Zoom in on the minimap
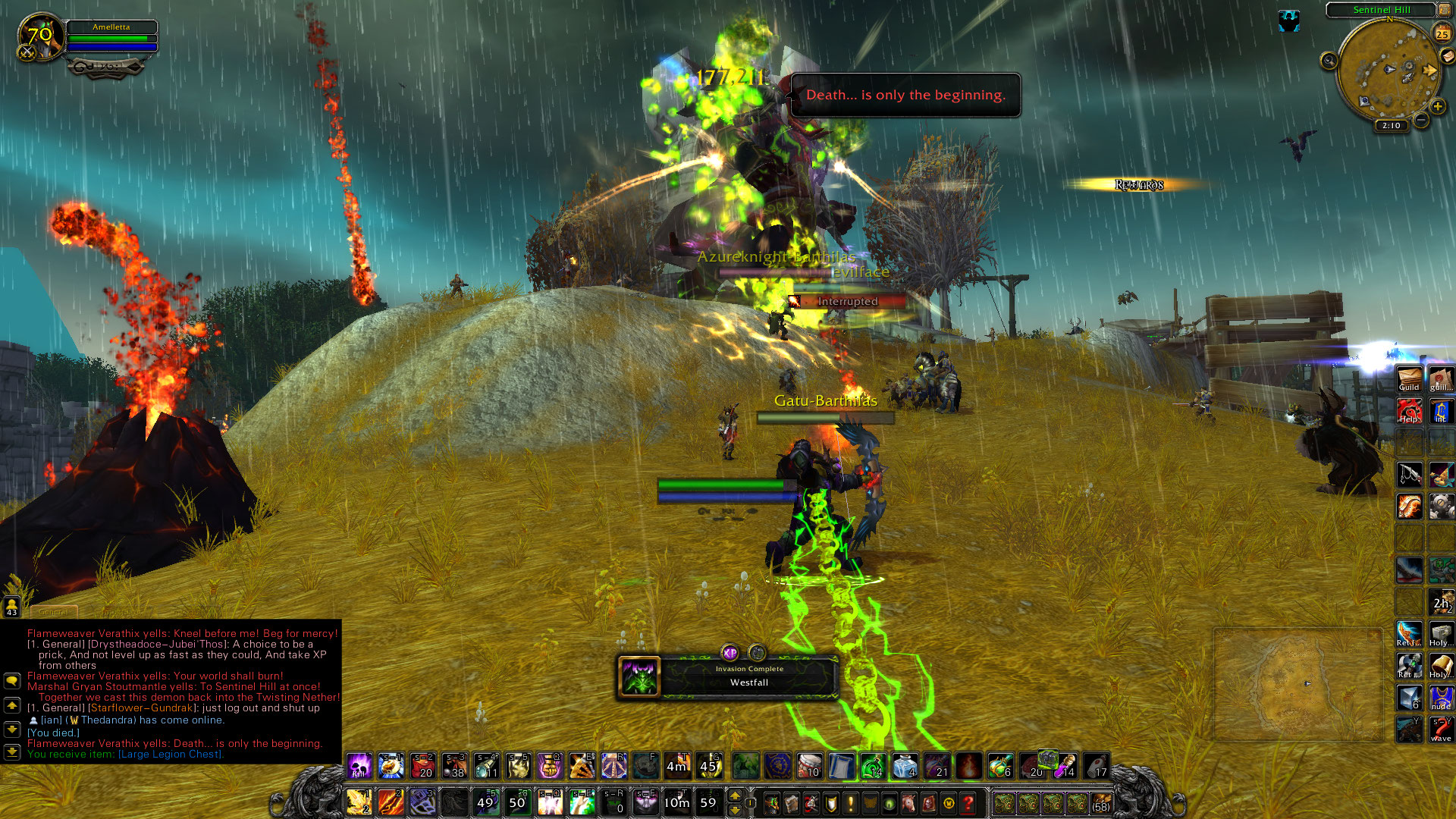Image resolution: width=1456 pixels, height=819 pixels. tap(1437, 107)
